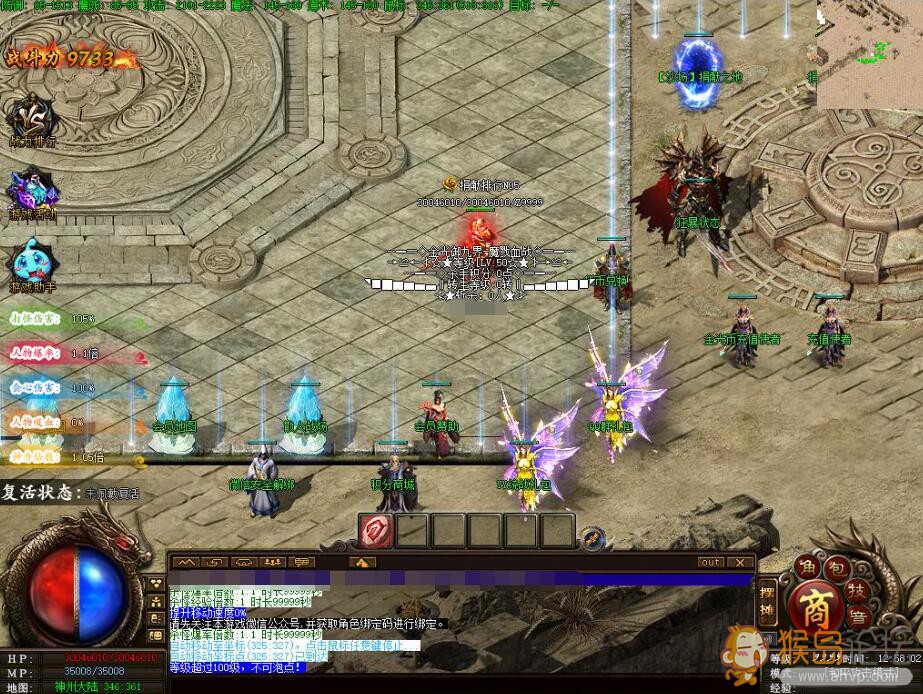The width and height of the screenshot is (923, 694).
Task: Select the mountain-shaped chat channel tab
Action: (186, 562)
